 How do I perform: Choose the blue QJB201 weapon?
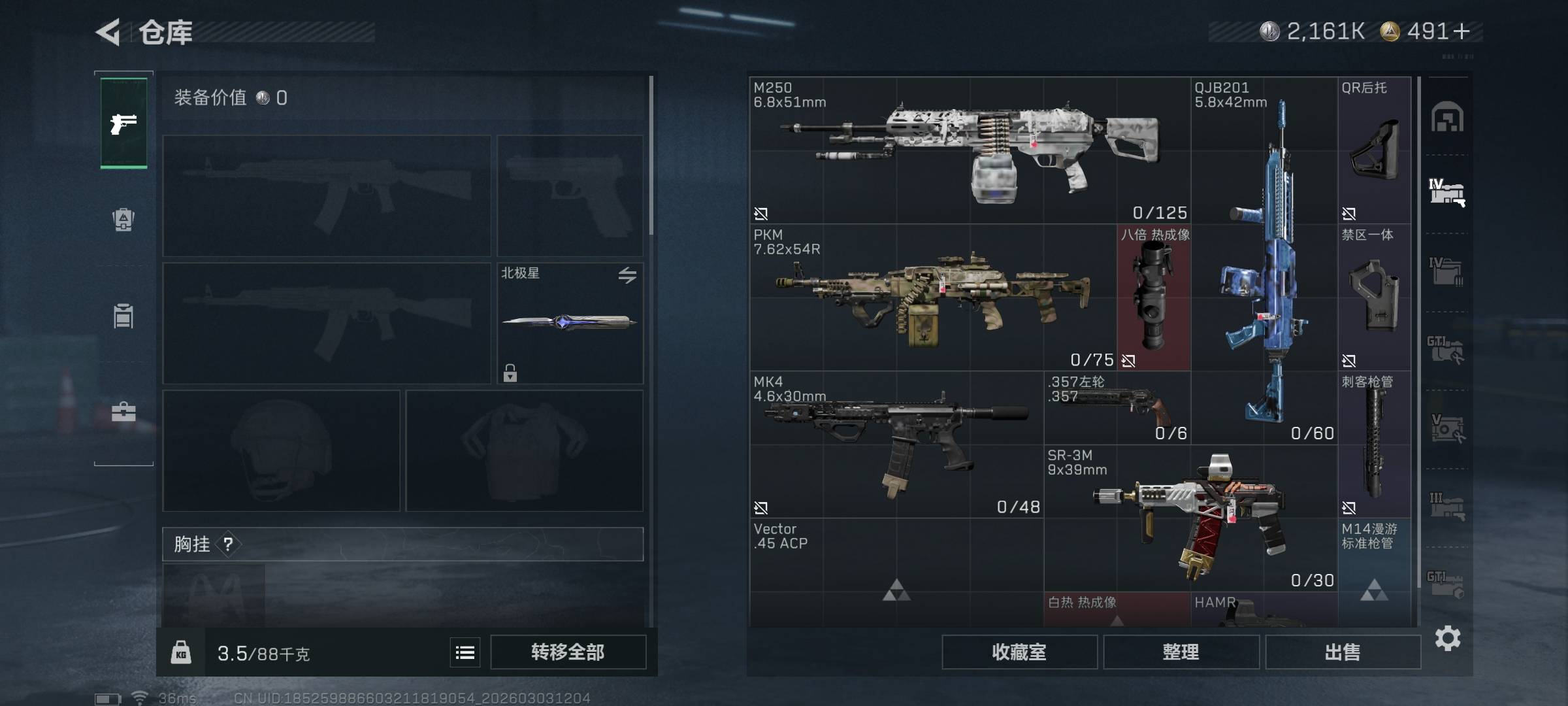click(1264, 261)
